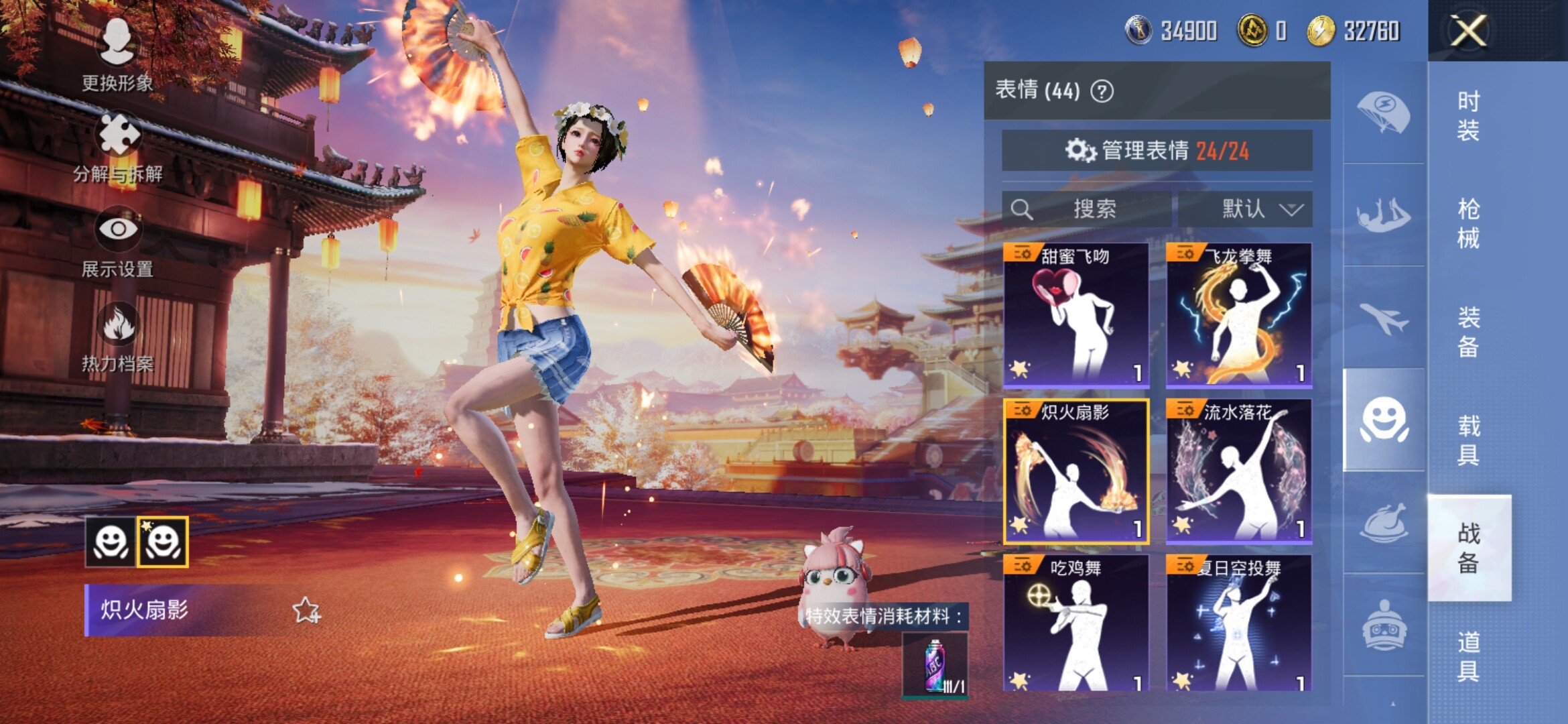This screenshot has height=724, width=1568.
Task: Show the help question mark next to 表情
Action: 1102,90
